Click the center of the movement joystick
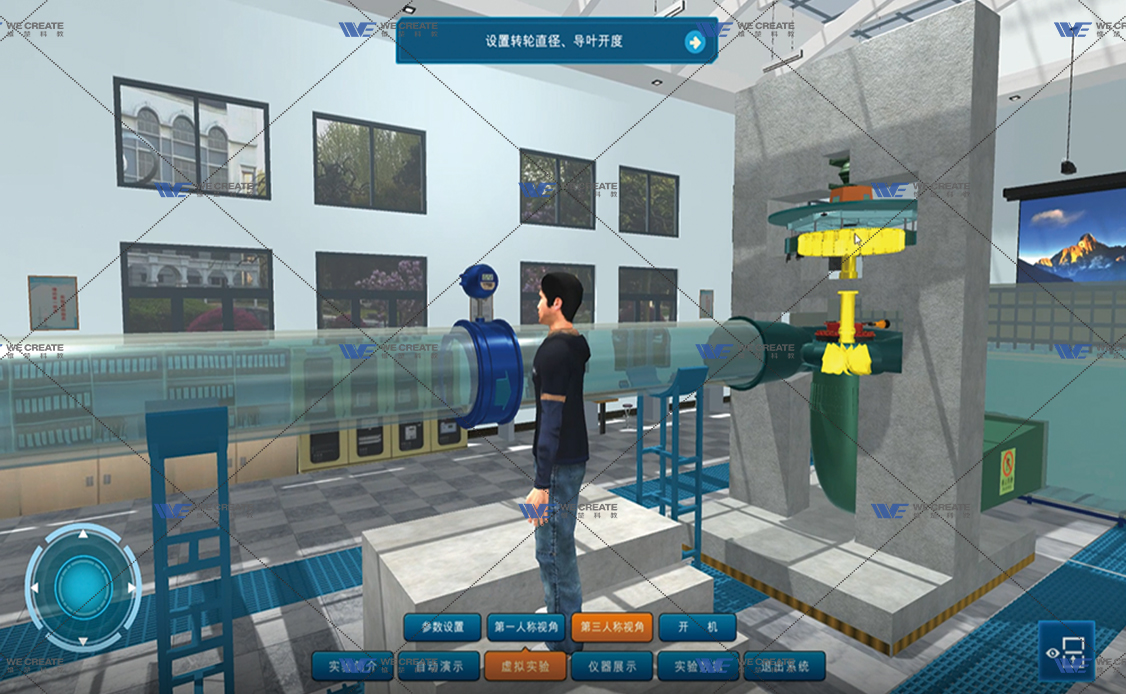The image size is (1126, 694). (83, 588)
